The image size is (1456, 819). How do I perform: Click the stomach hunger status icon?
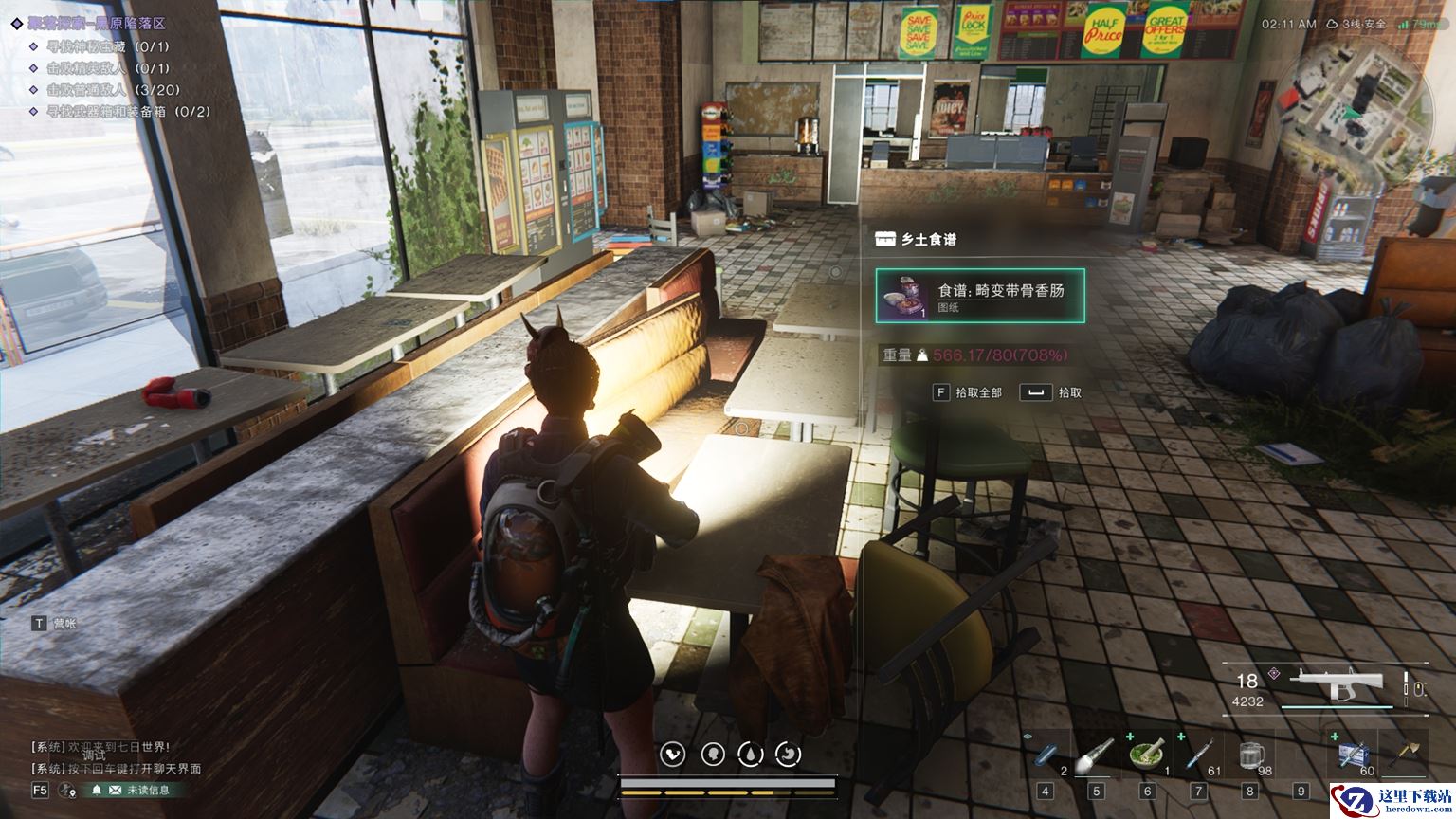pos(788,755)
